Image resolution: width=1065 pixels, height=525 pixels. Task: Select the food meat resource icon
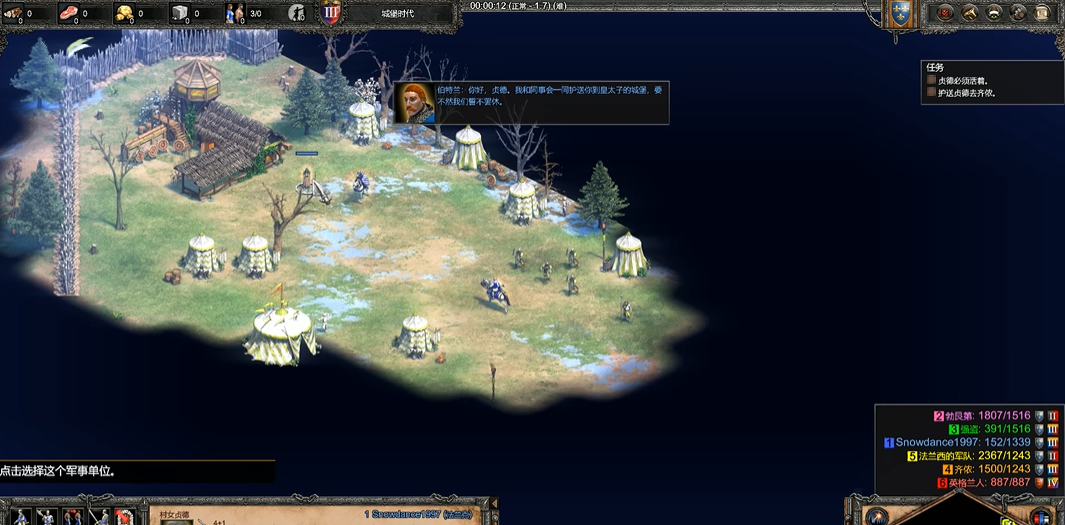click(x=69, y=13)
